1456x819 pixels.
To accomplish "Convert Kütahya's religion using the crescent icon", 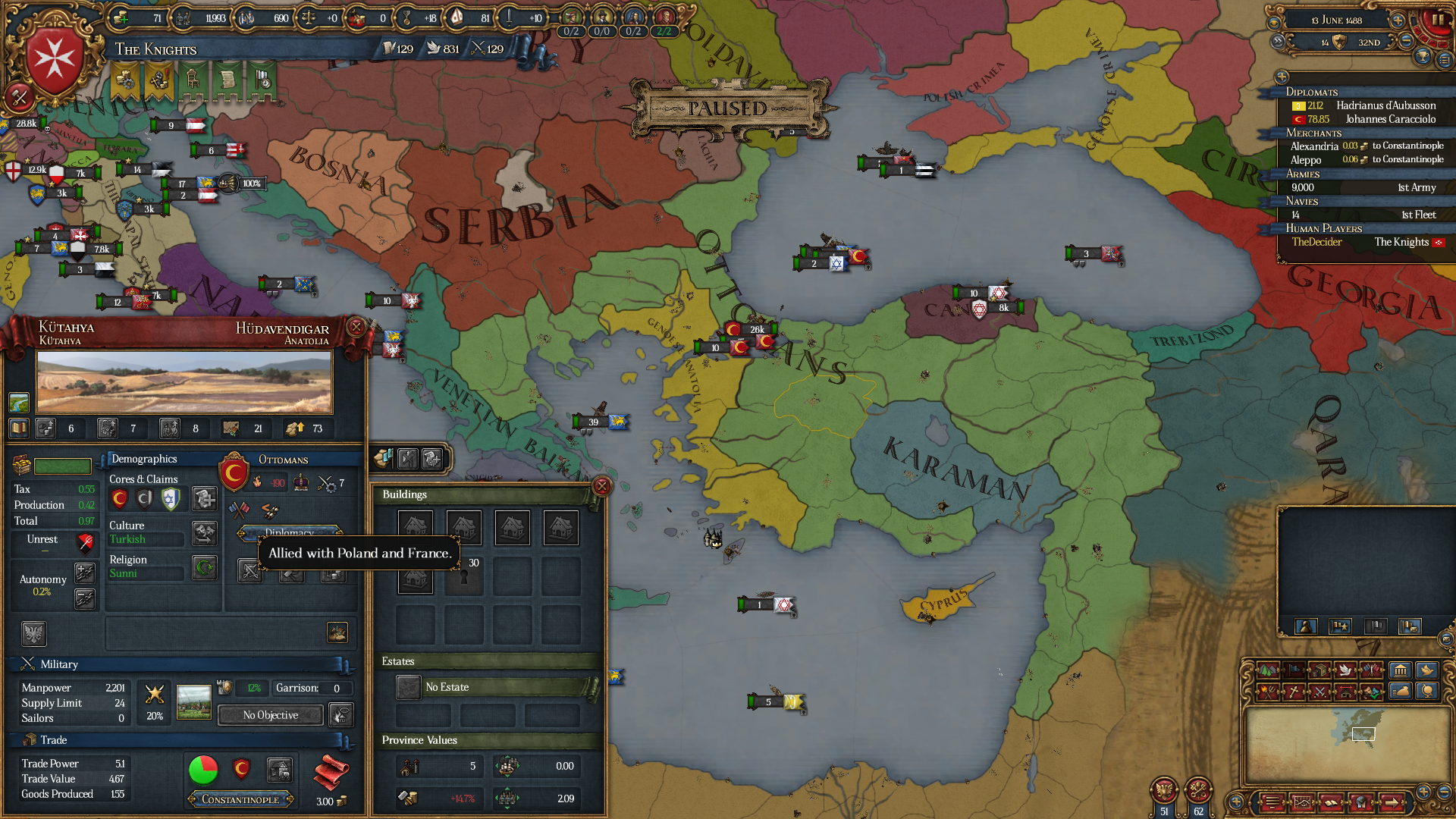I will 203,568.
